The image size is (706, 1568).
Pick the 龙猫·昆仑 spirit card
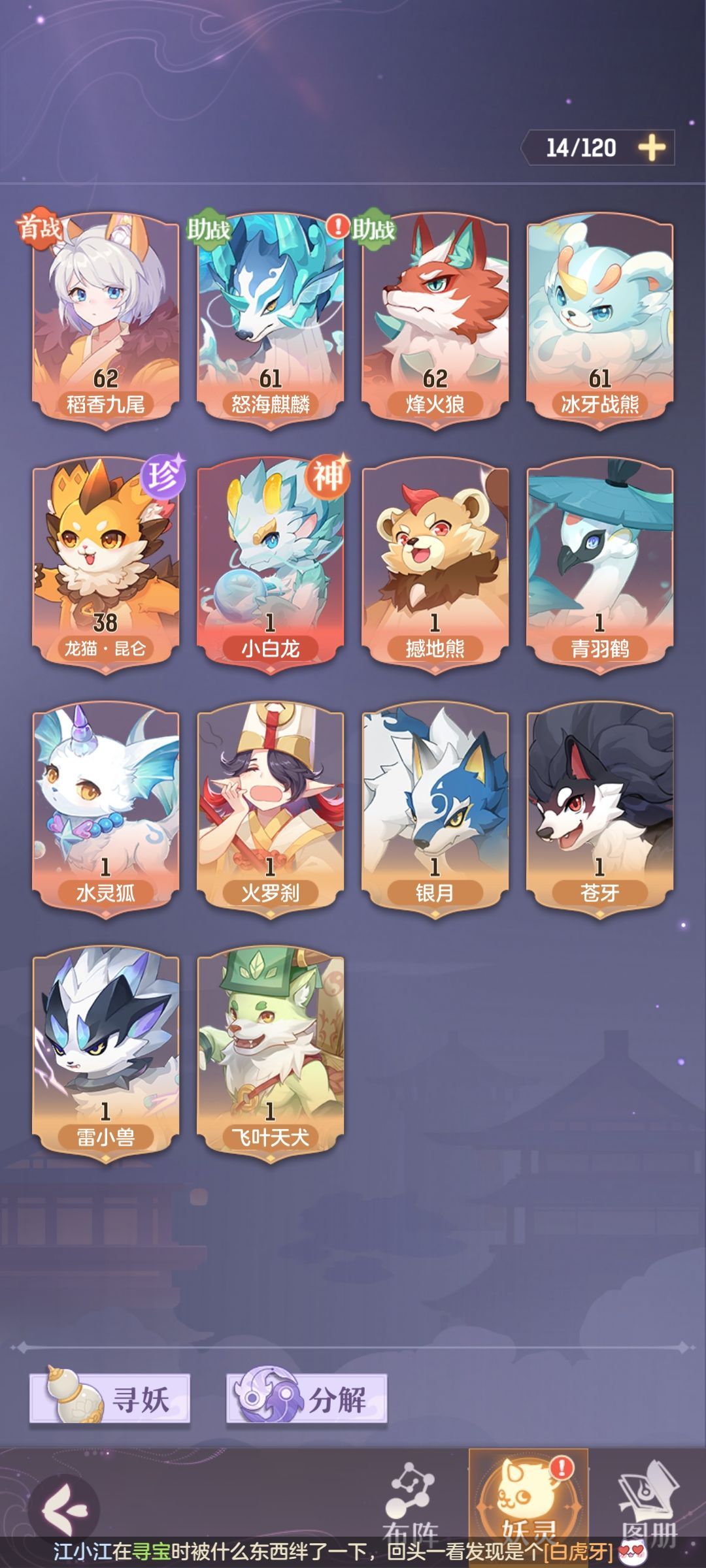(106, 564)
